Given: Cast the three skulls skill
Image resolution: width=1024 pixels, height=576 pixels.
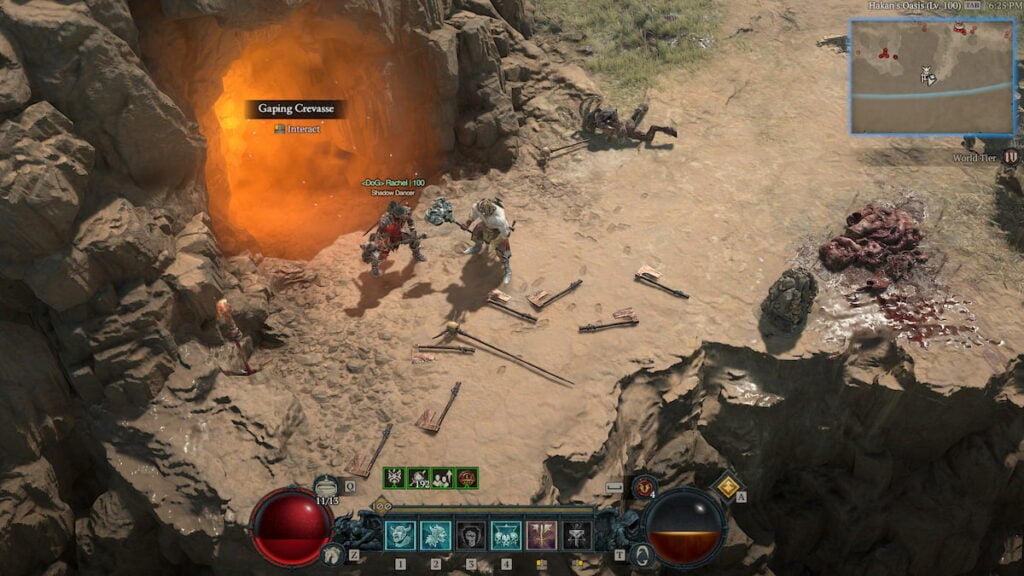Looking at the screenshot, I should coord(506,536).
